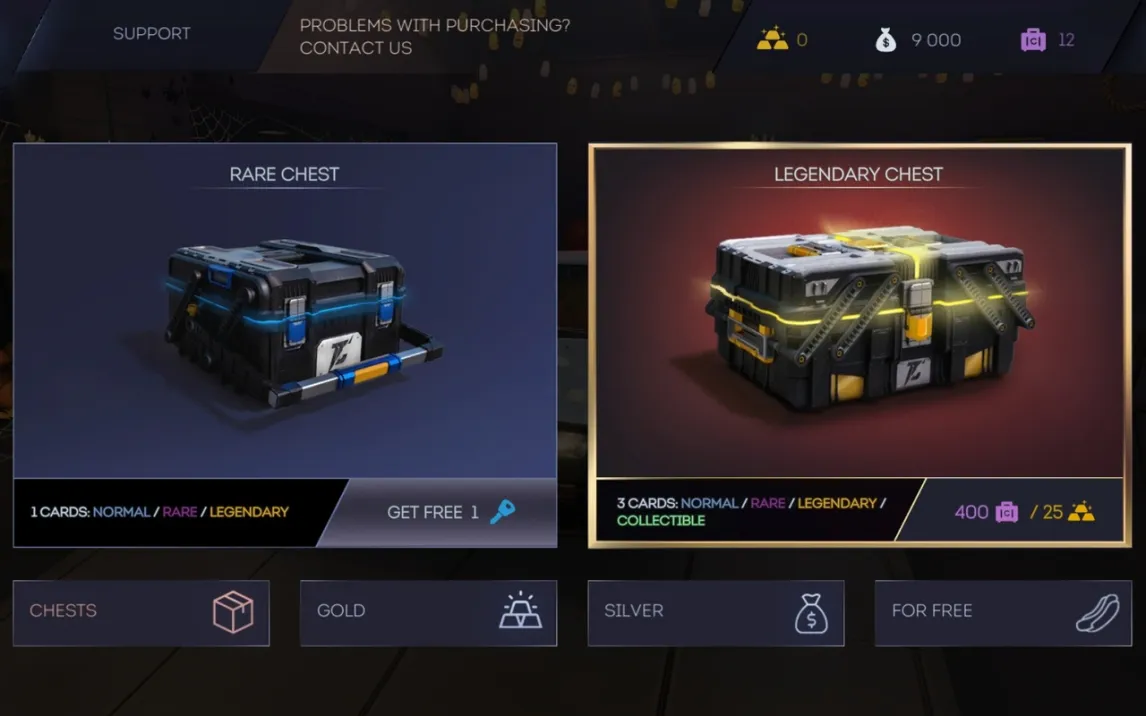1146x716 pixels.
Task: Tap the silver money bag currency icon
Action: click(886, 39)
